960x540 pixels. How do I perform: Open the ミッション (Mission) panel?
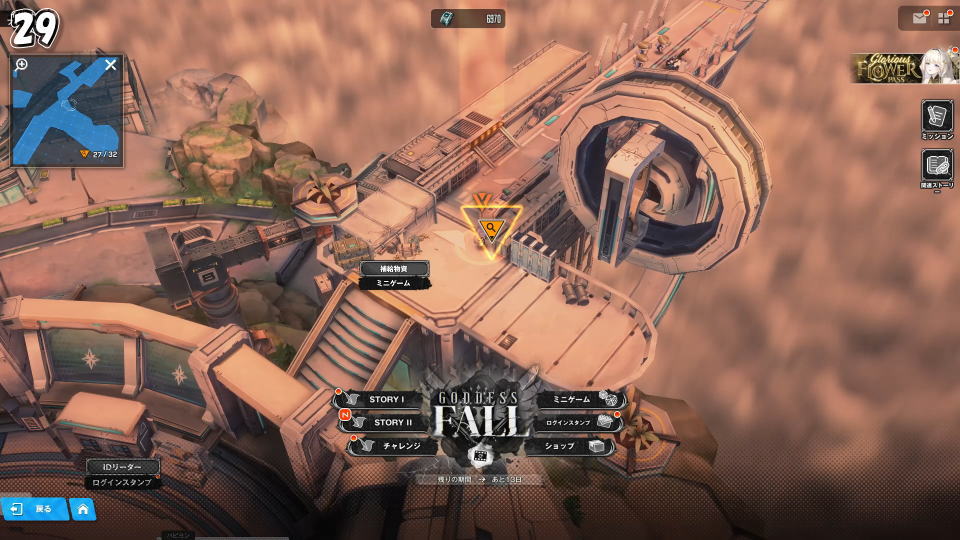[x=937, y=119]
